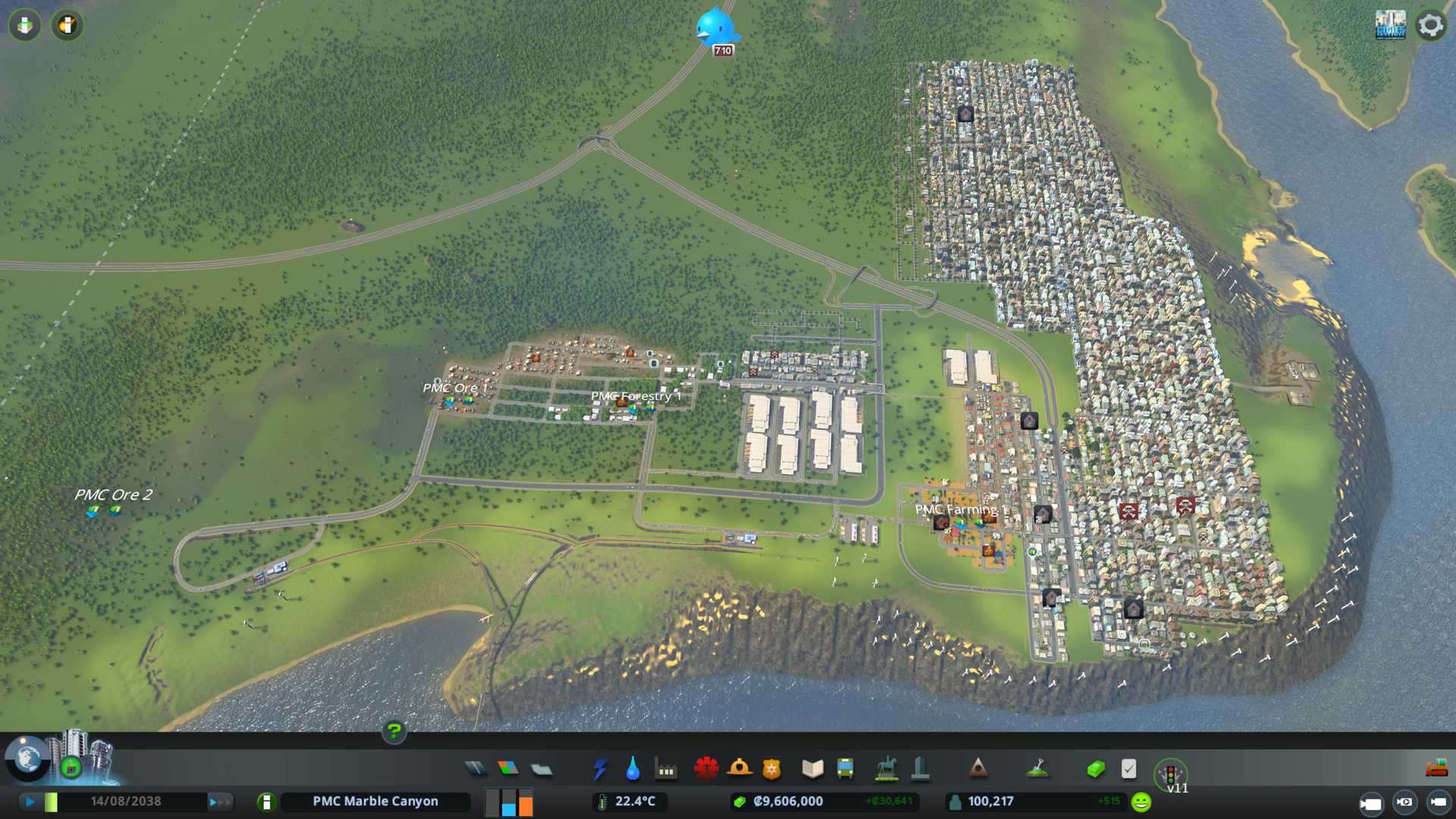Open the Parks statue menu
This screenshot has height=819, width=1456.
[x=886, y=769]
